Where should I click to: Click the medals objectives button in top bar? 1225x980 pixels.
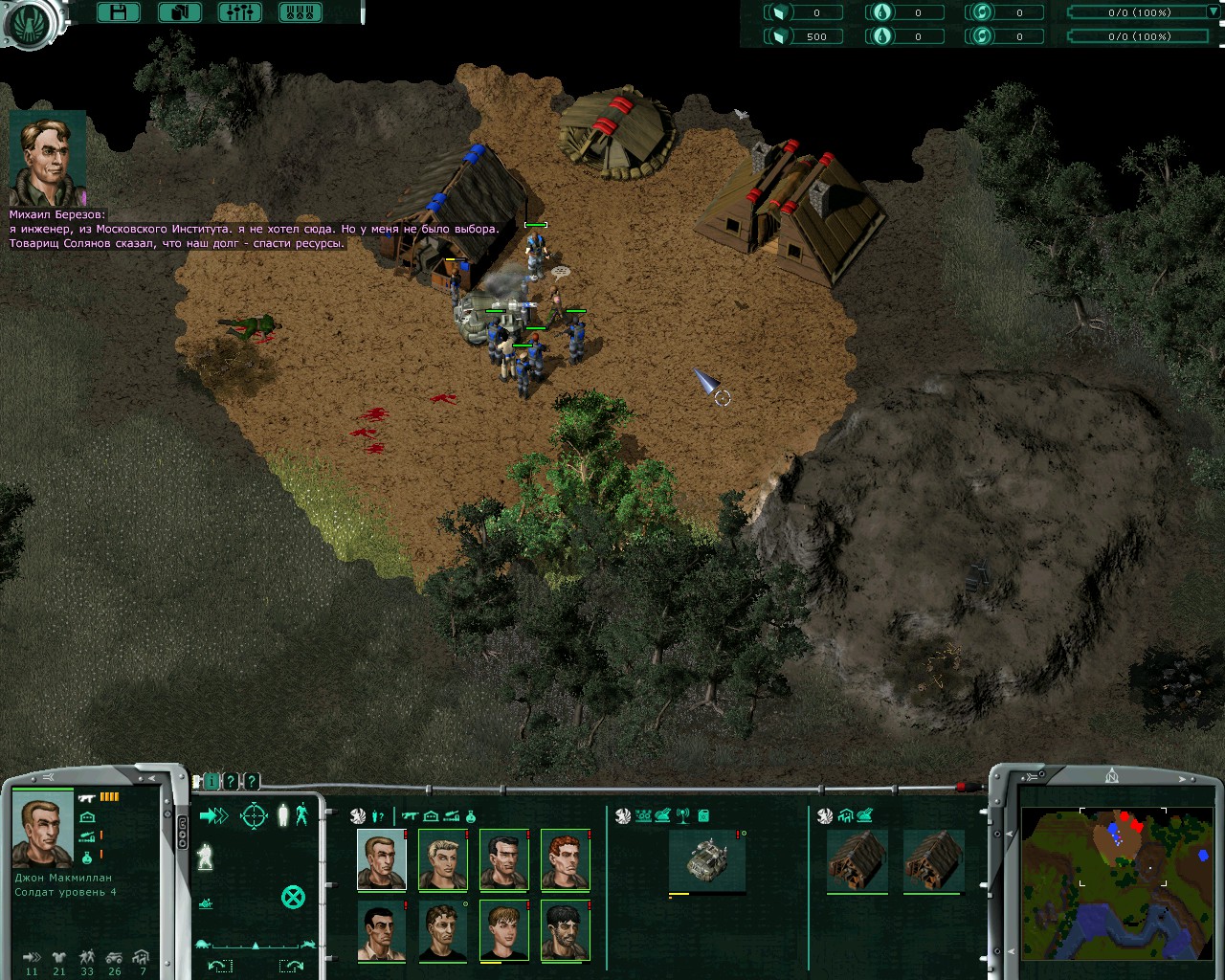point(300,12)
